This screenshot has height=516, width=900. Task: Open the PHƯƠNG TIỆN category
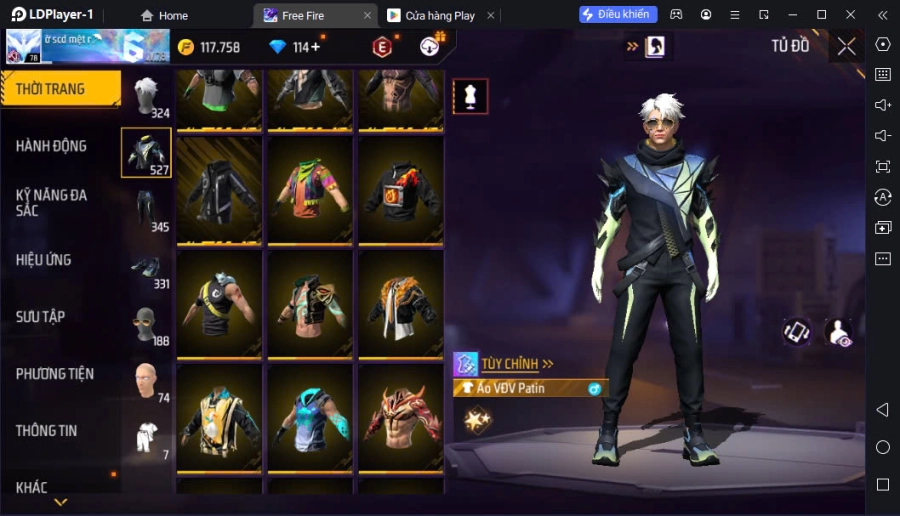coord(55,374)
